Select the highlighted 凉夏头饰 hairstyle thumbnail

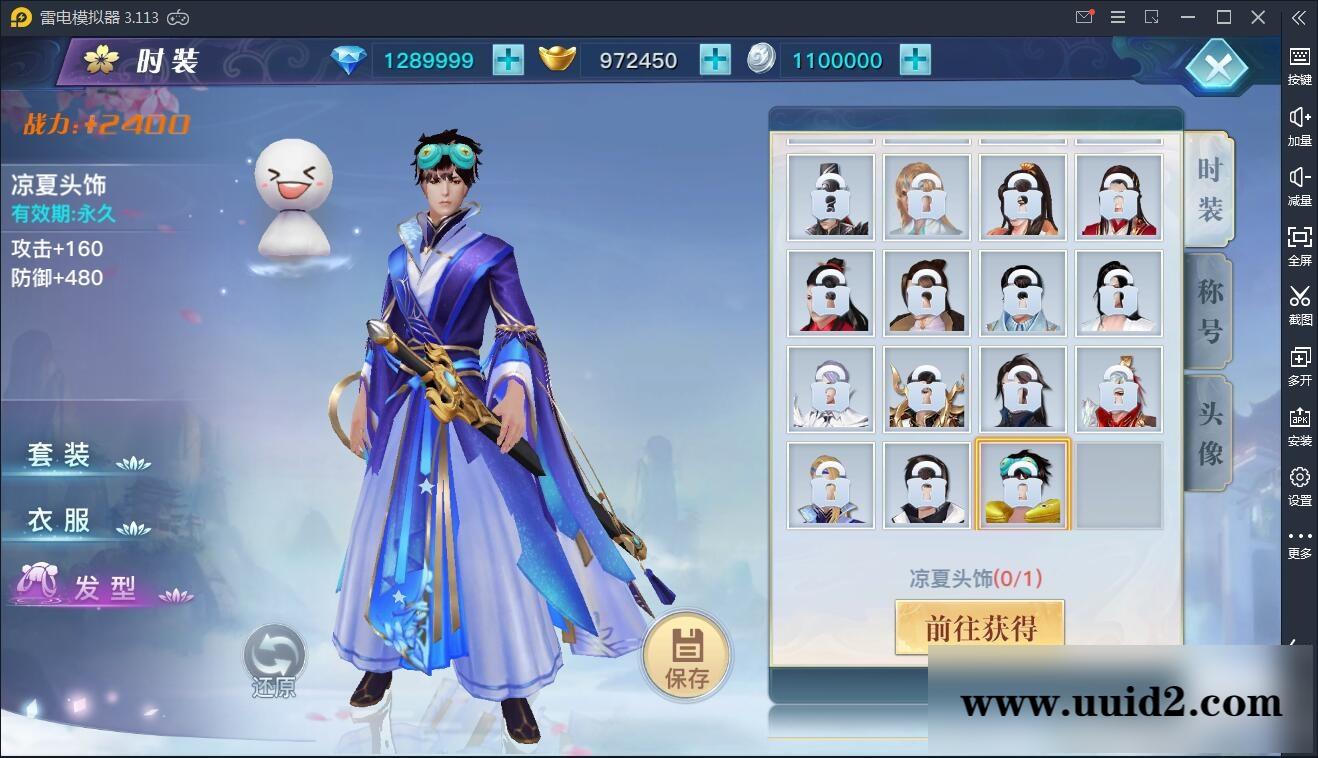pos(1022,484)
